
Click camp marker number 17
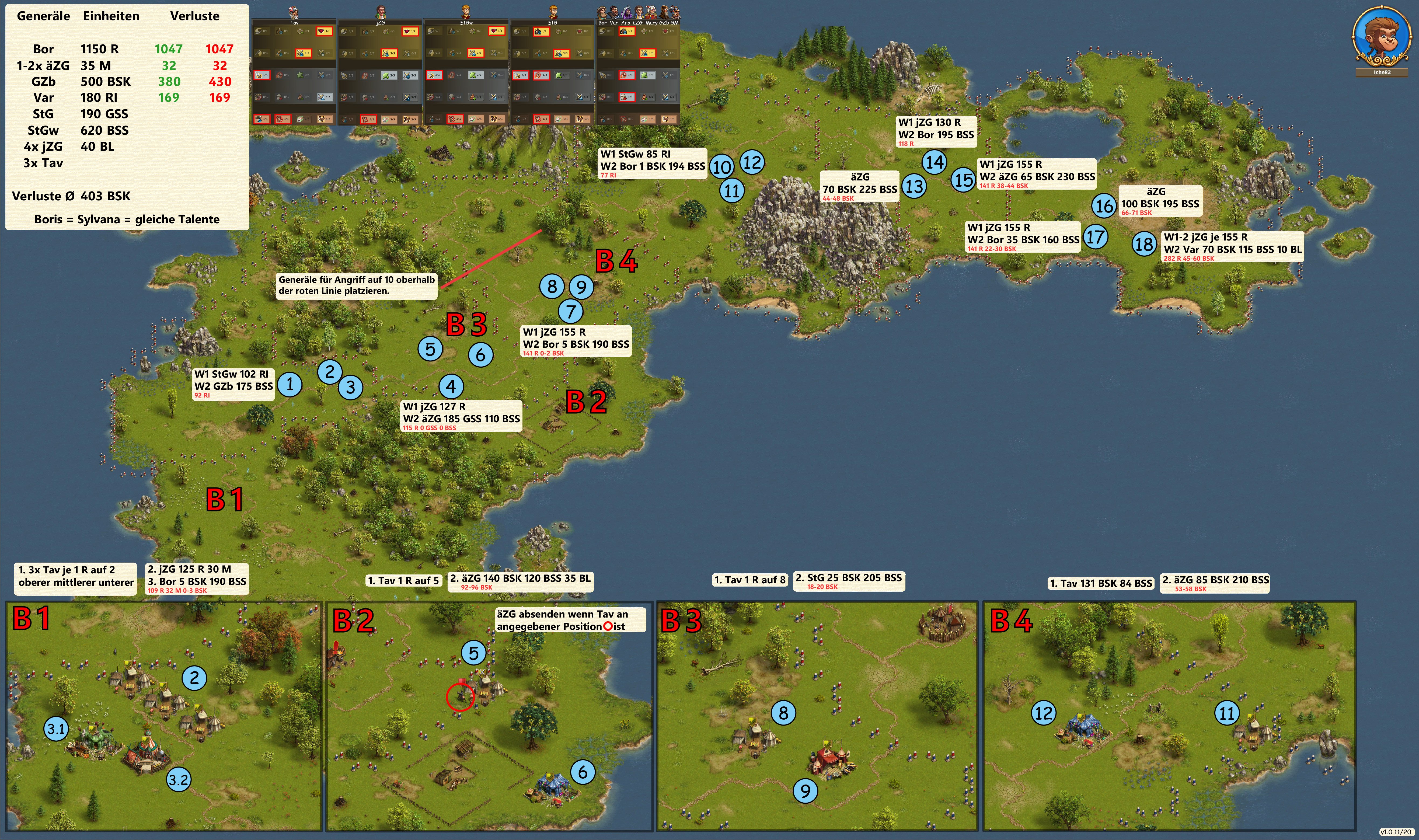point(1095,237)
